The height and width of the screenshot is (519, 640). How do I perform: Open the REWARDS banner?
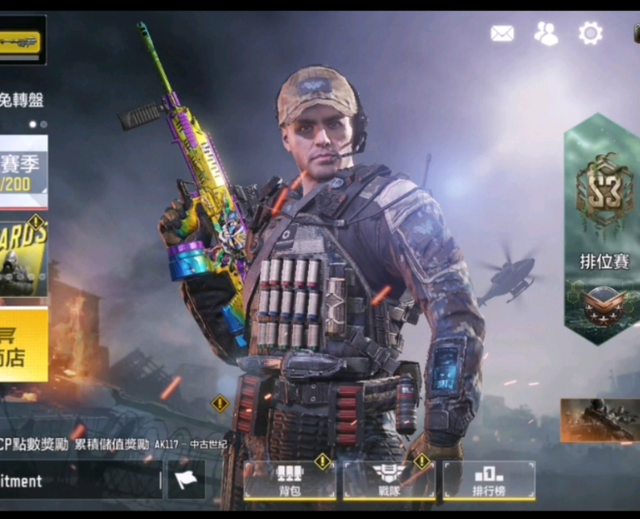click(x=23, y=256)
